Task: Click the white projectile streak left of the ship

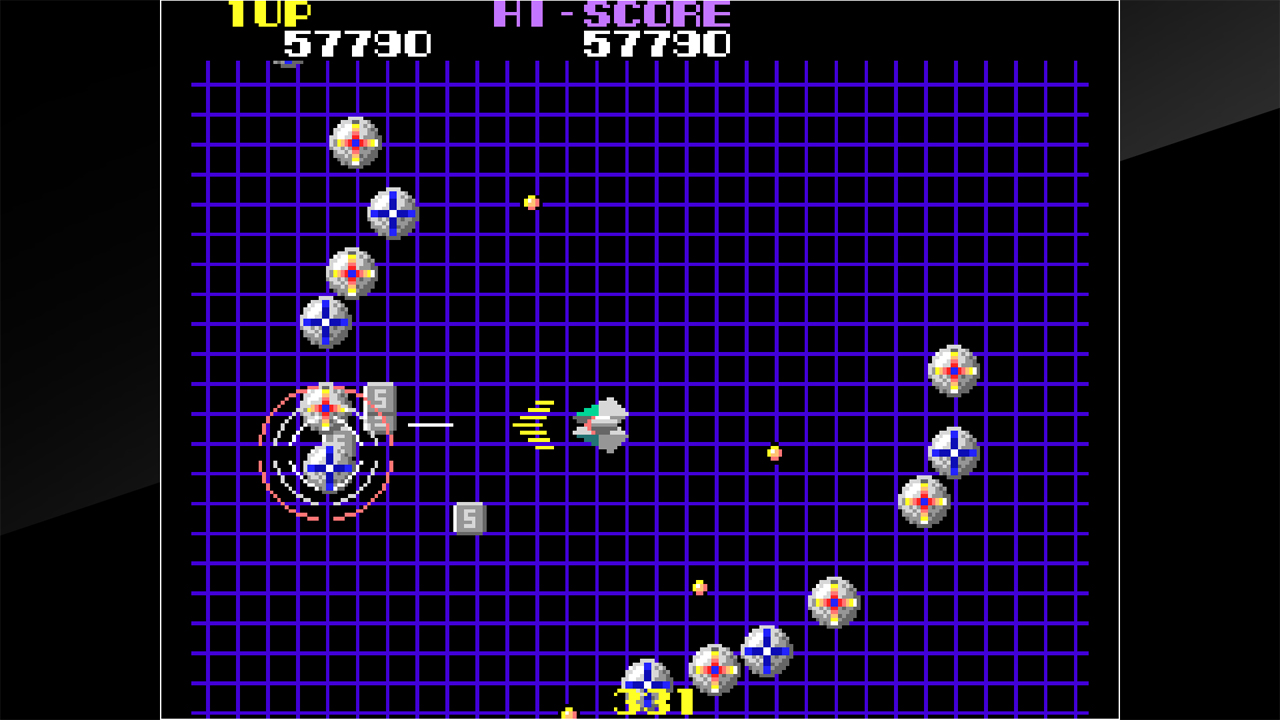Action: pyautogui.click(x=432, y=423)
